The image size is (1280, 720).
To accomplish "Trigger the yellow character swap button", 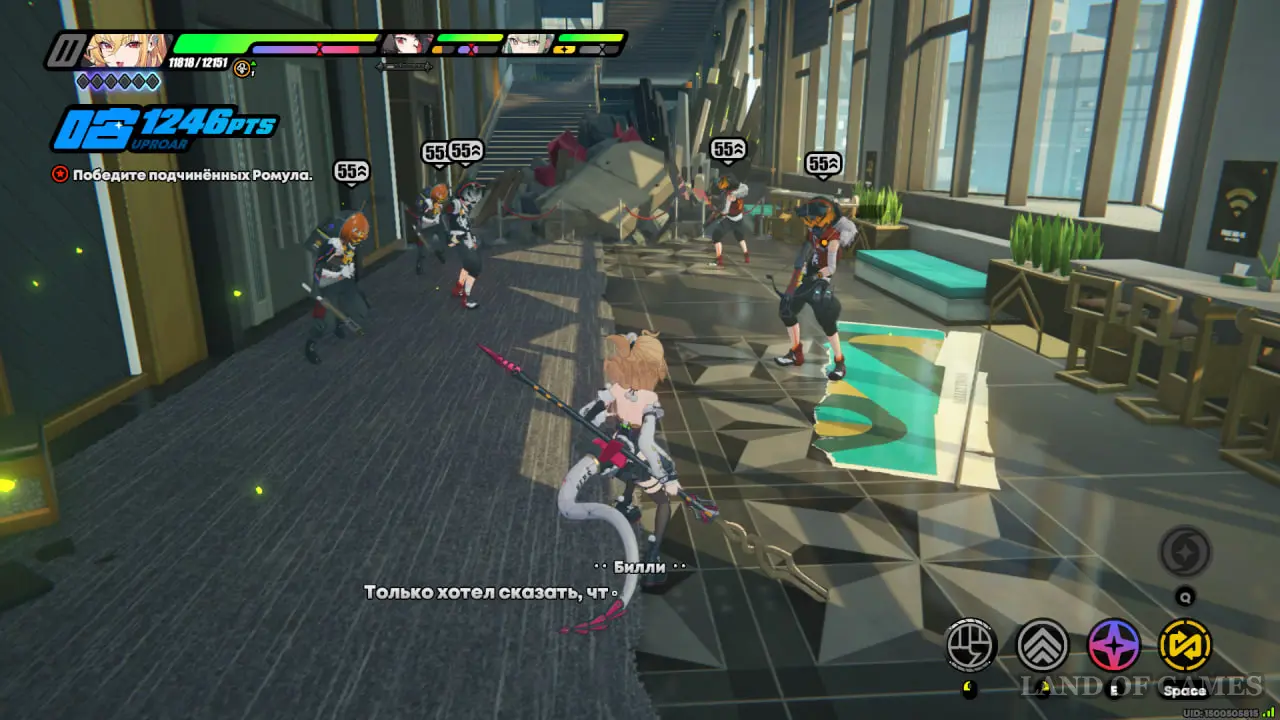I will coord(1185,645).
